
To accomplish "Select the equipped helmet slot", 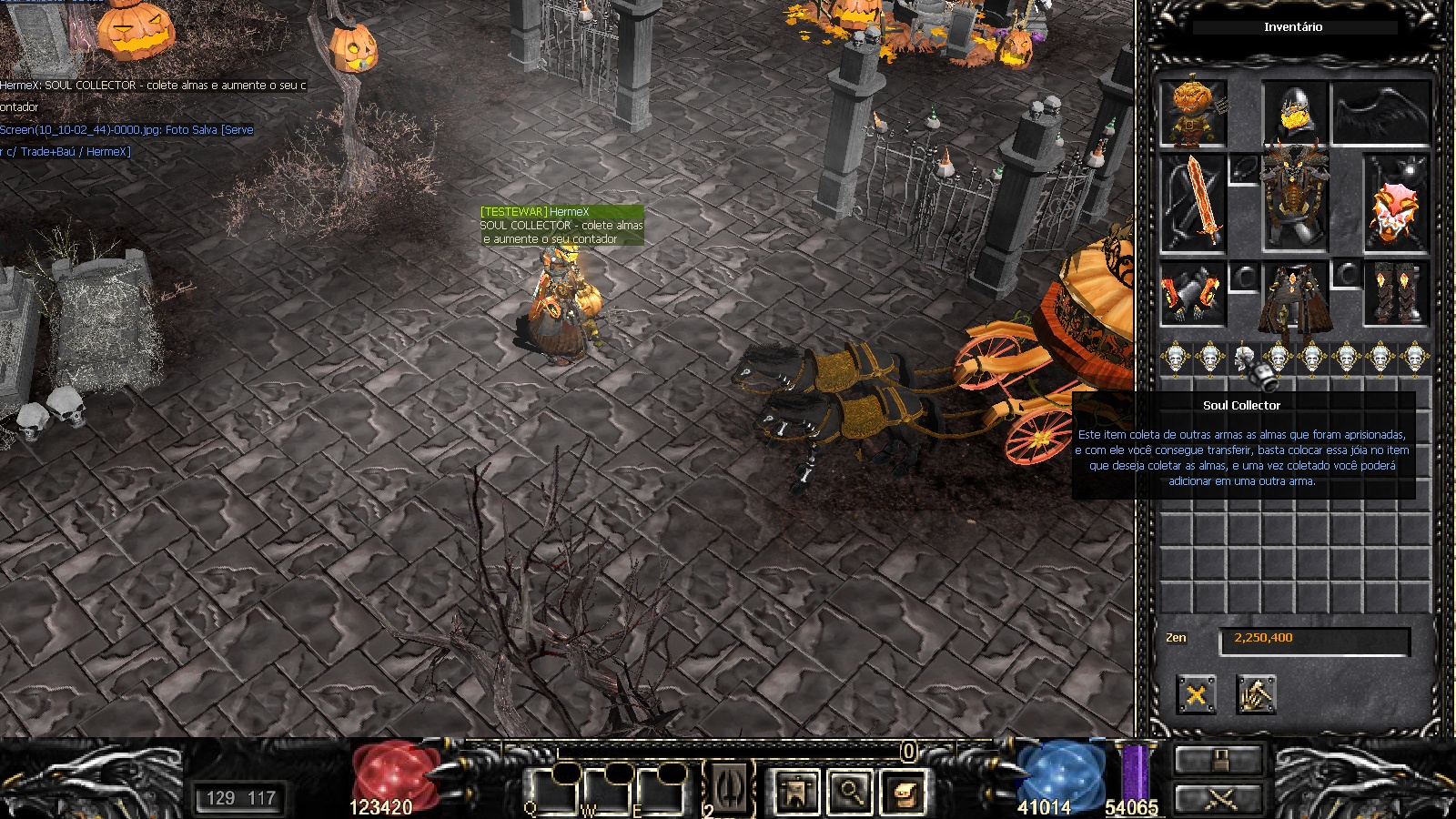I will [x=1293, y=113].
